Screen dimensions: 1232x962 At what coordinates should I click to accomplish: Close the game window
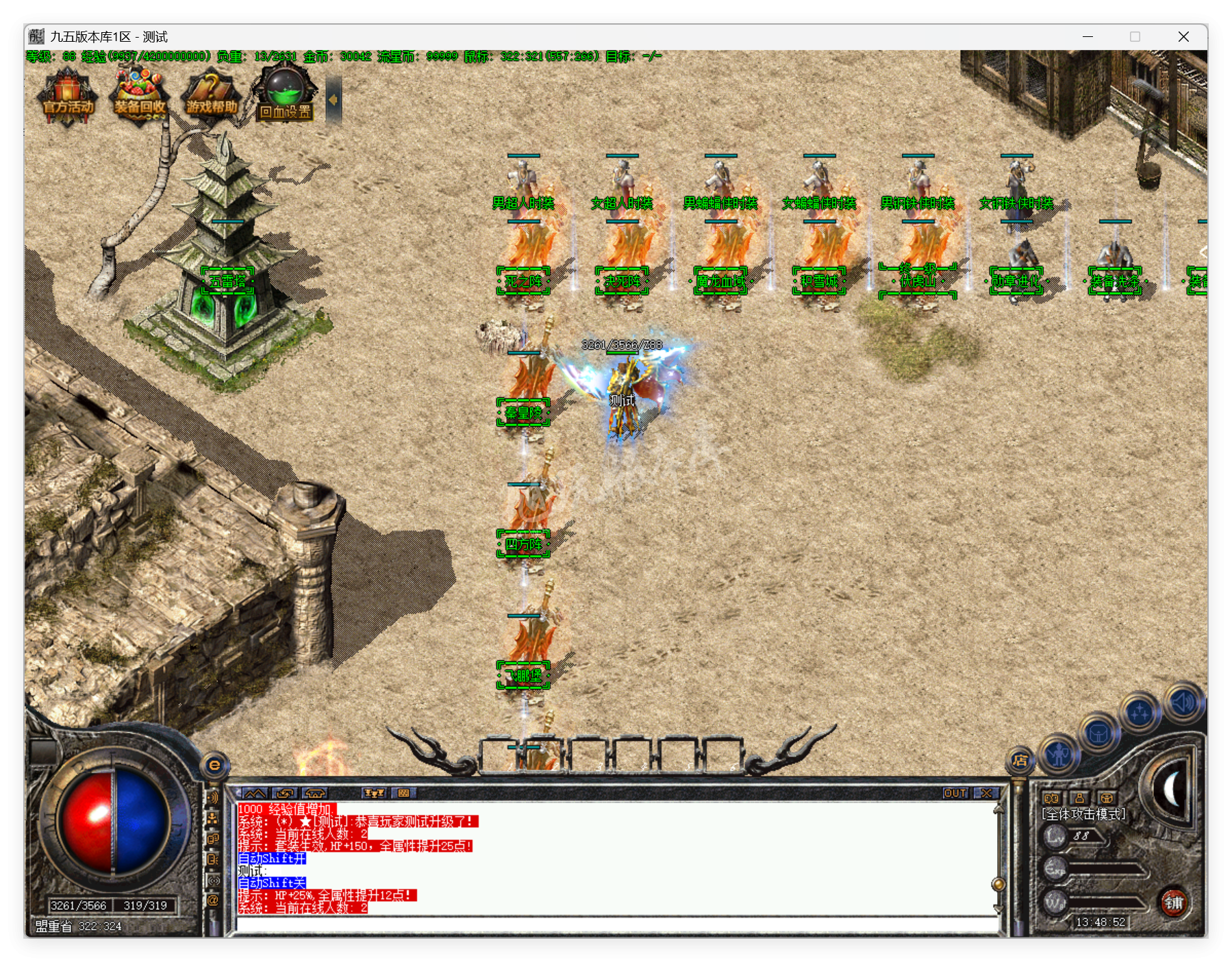tap(1183, 37)
